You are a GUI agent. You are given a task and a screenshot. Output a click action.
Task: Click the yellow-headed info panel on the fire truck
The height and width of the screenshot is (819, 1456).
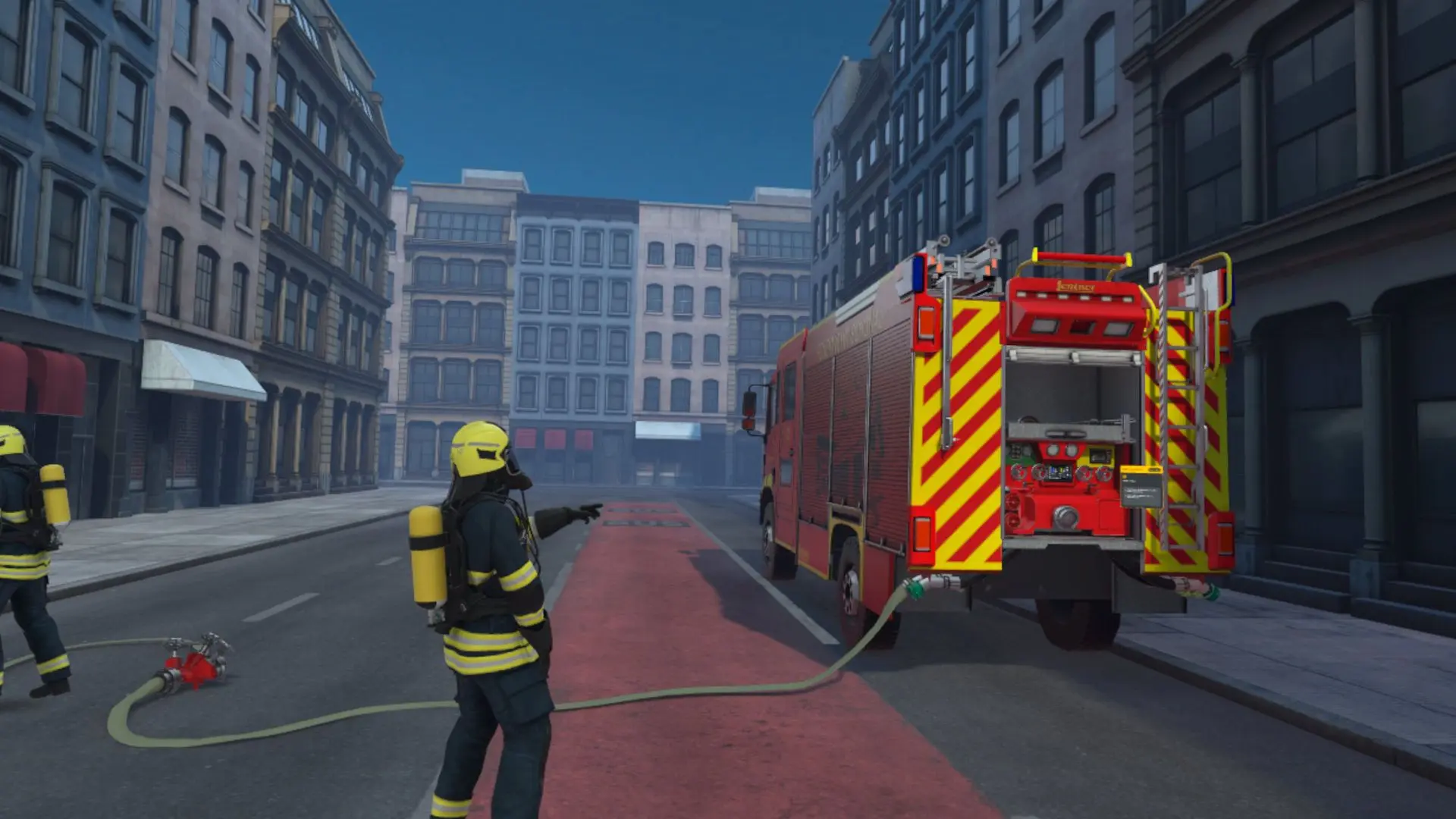1141,486
